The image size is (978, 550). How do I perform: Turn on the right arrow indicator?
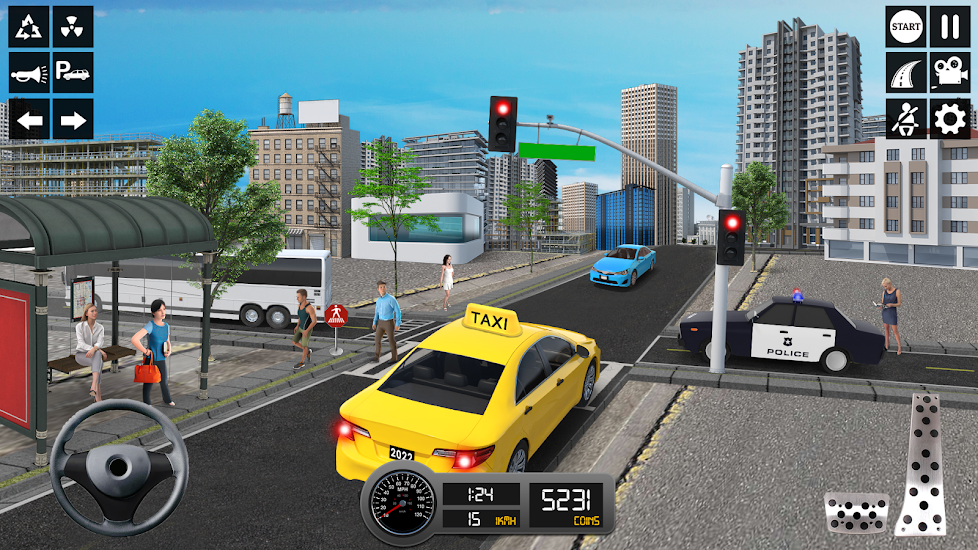coord(73,119)
